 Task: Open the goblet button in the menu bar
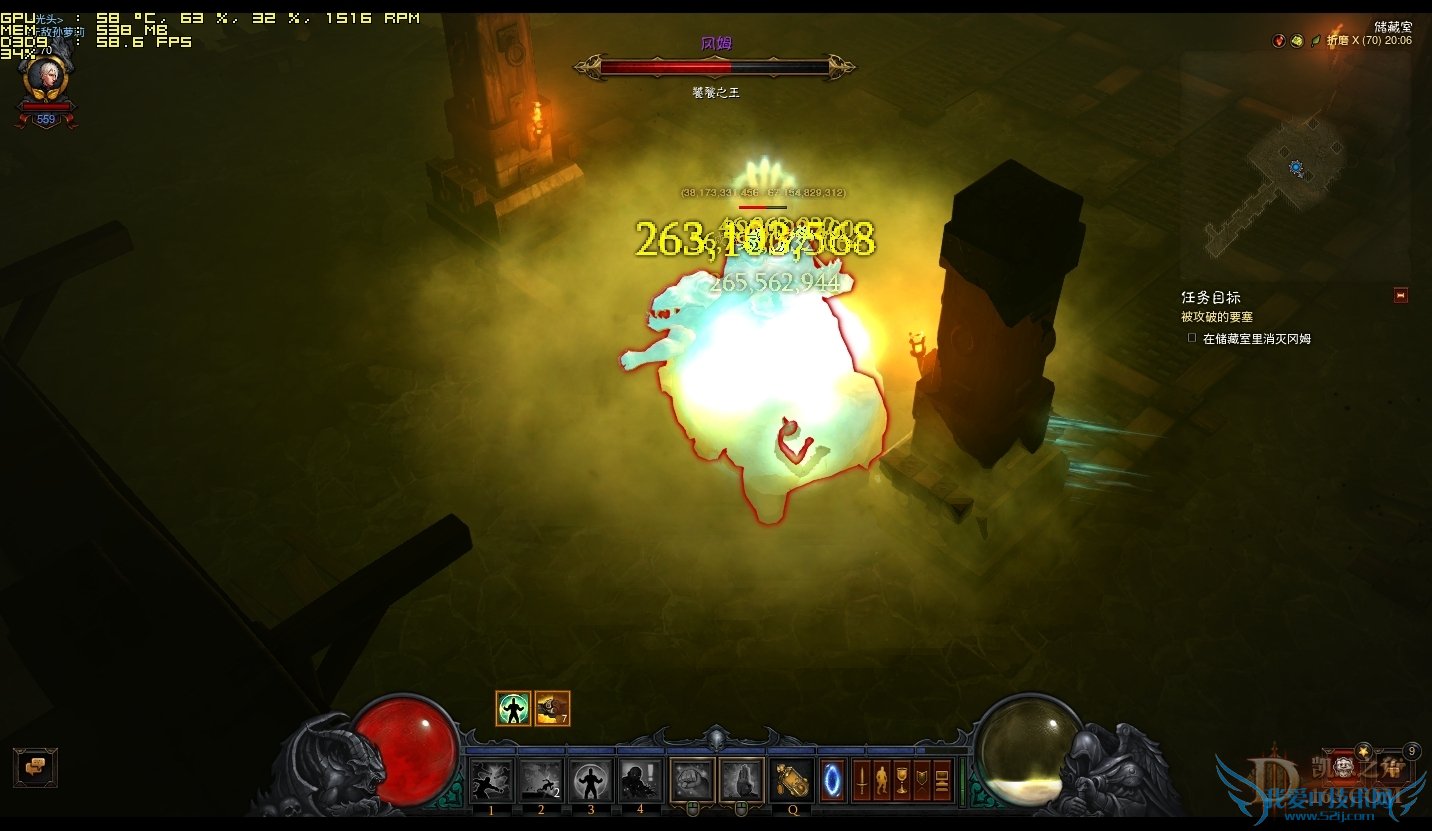(x=901, y=780)
